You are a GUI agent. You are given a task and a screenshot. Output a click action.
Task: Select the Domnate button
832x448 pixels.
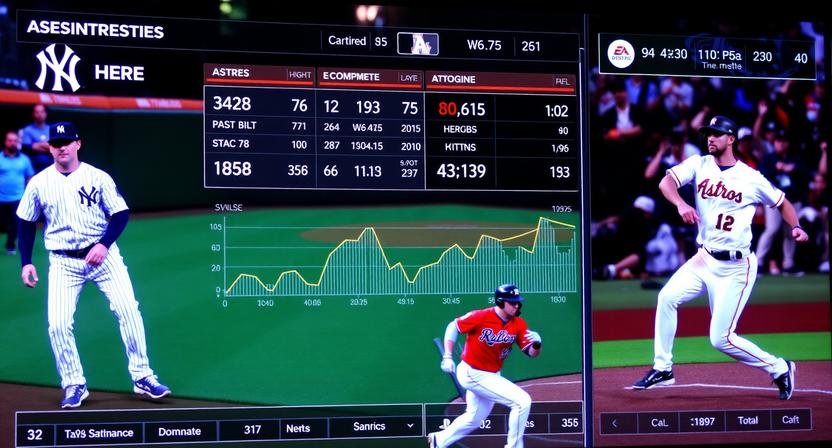click(x=180, y=430)
